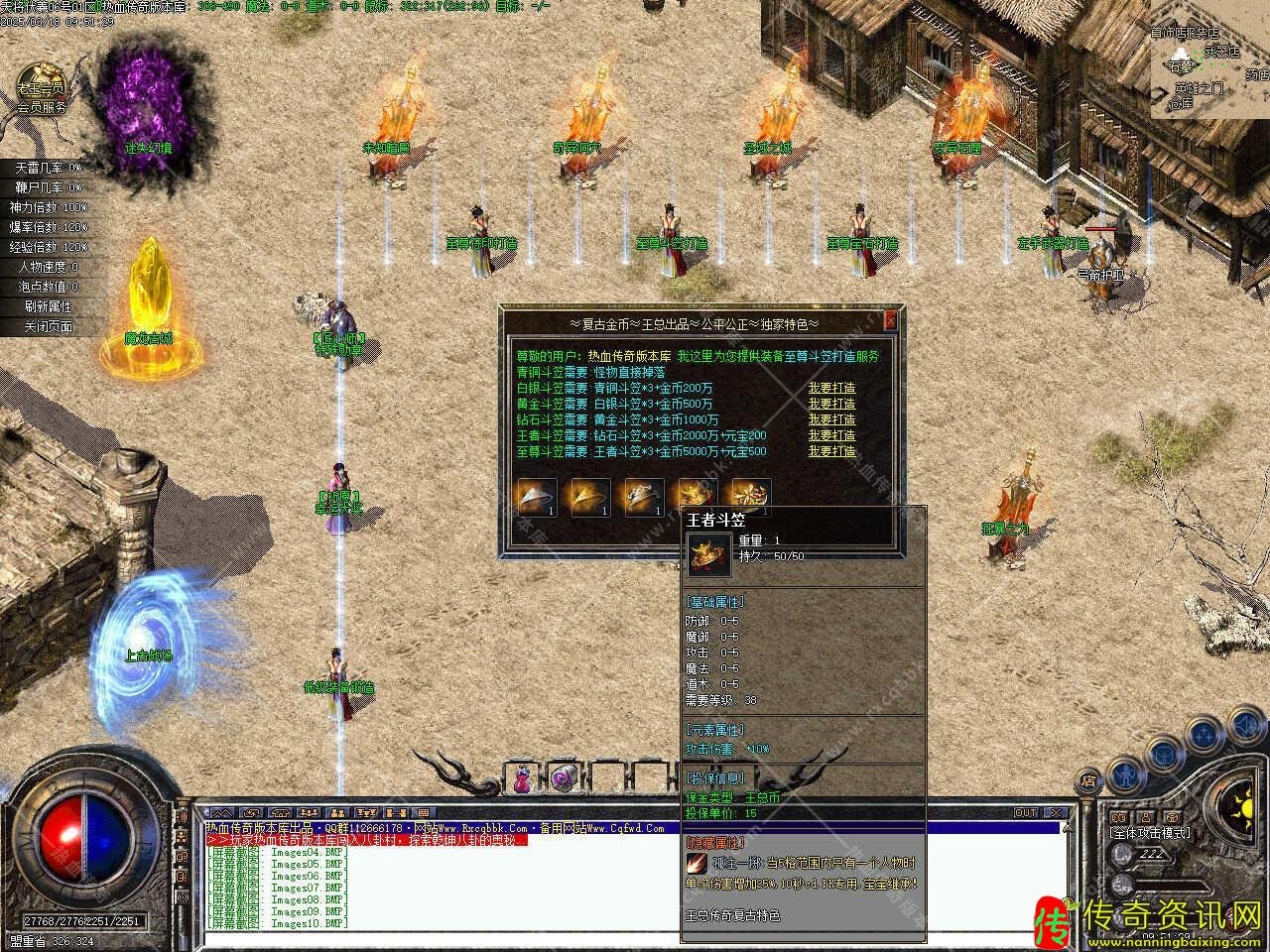Click the OUT button above chat
The image size is (1270, 952).
pos(1026,813)
